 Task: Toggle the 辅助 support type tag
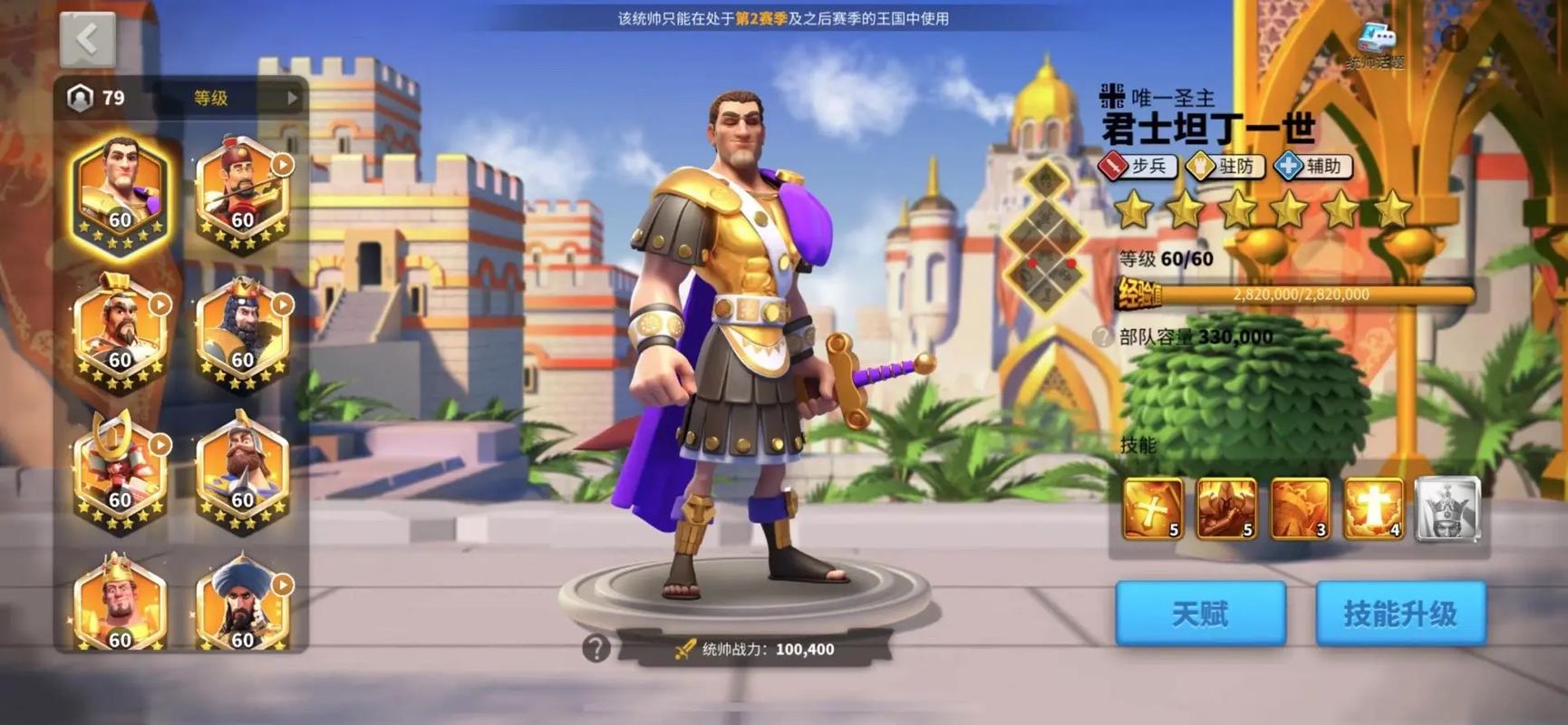click(1313, 167)
